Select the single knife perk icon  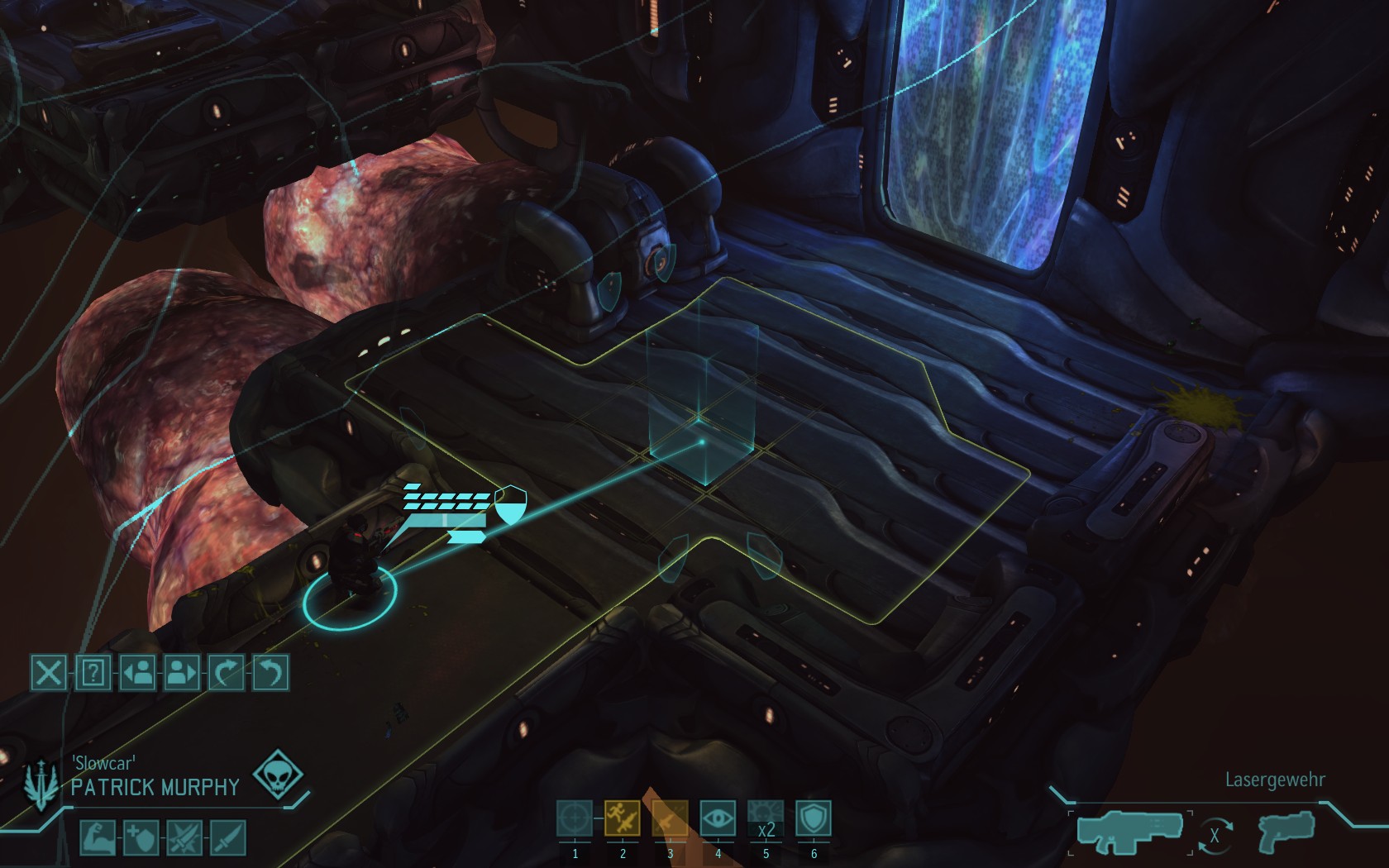click(x=228, y=838)
